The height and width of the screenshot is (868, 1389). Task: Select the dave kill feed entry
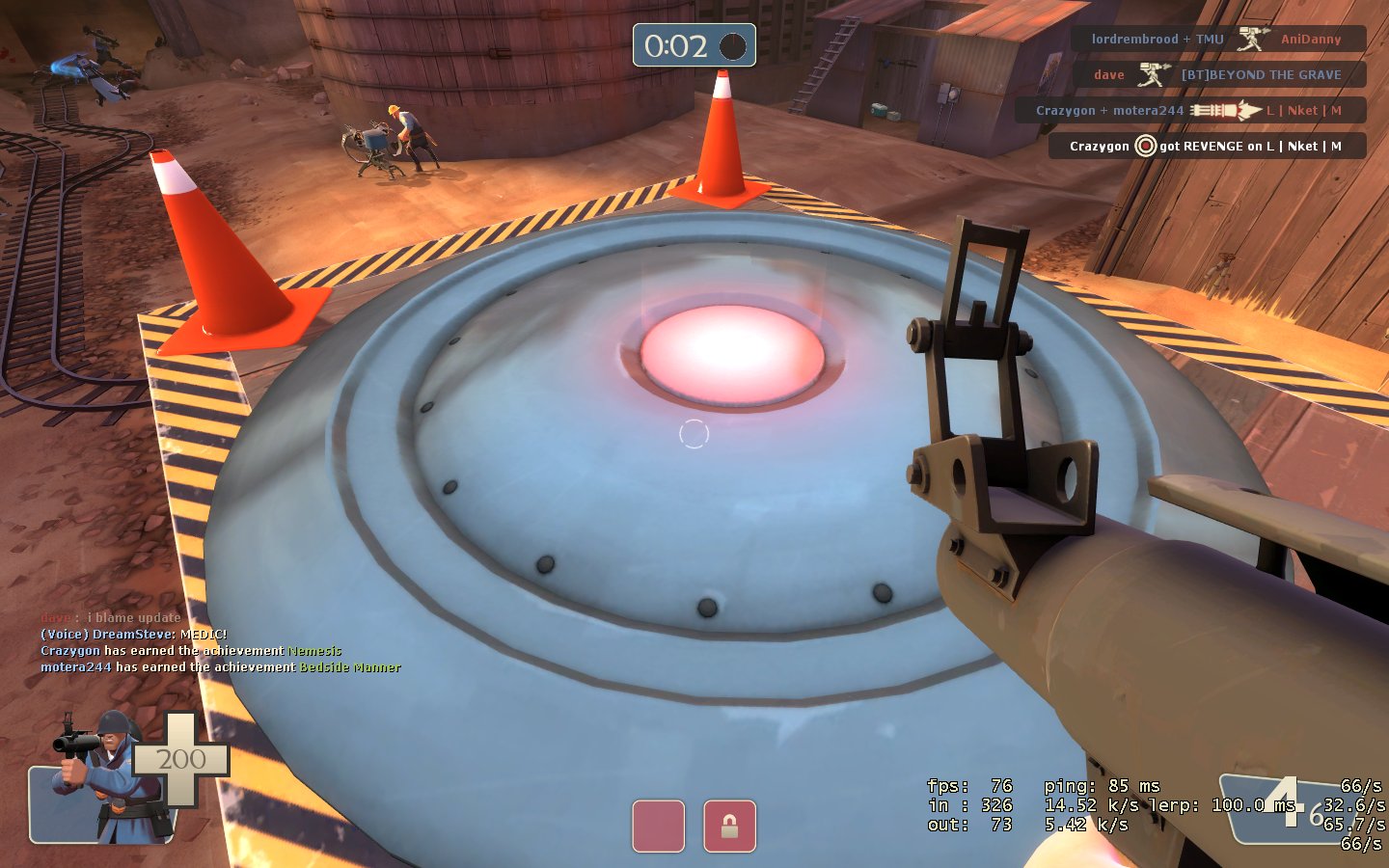tap(1219, 75)
